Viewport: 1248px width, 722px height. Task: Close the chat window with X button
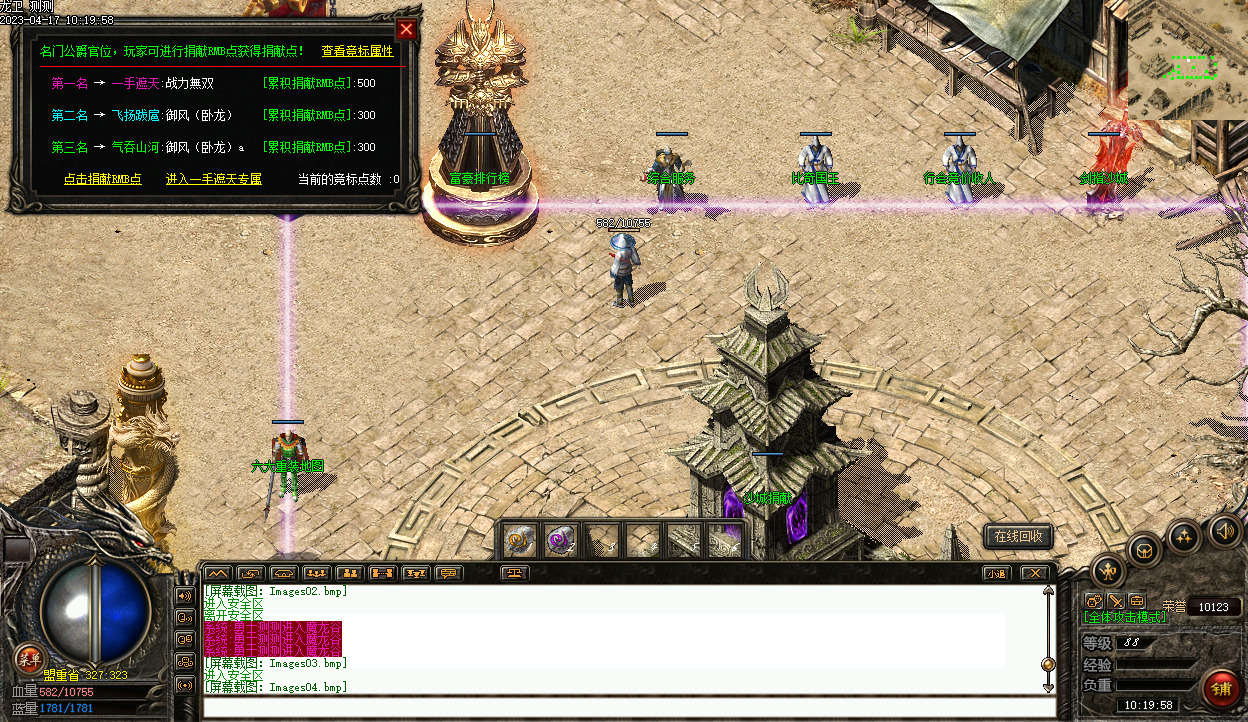point(1034,573)
